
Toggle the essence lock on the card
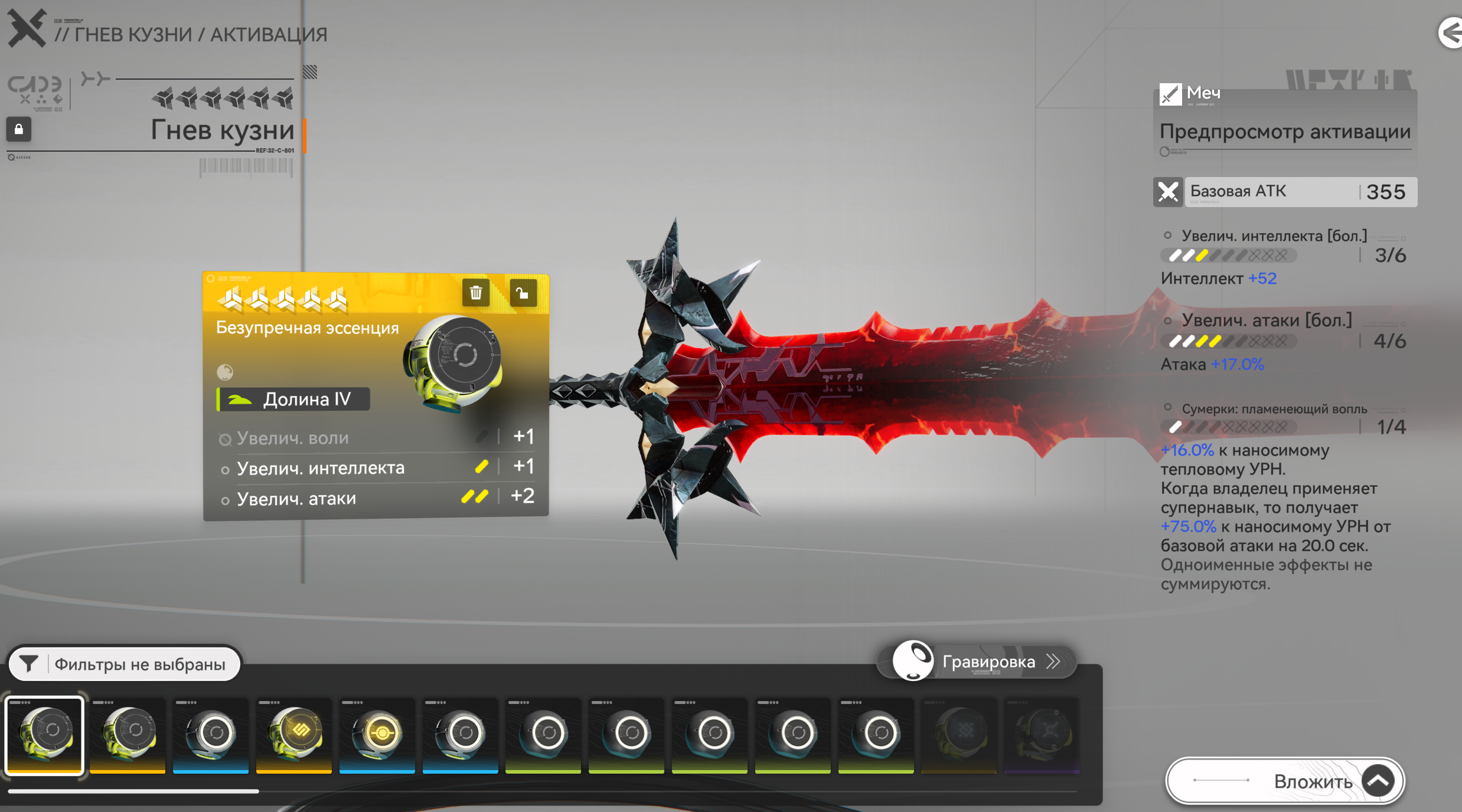click(x=523, y=293)
